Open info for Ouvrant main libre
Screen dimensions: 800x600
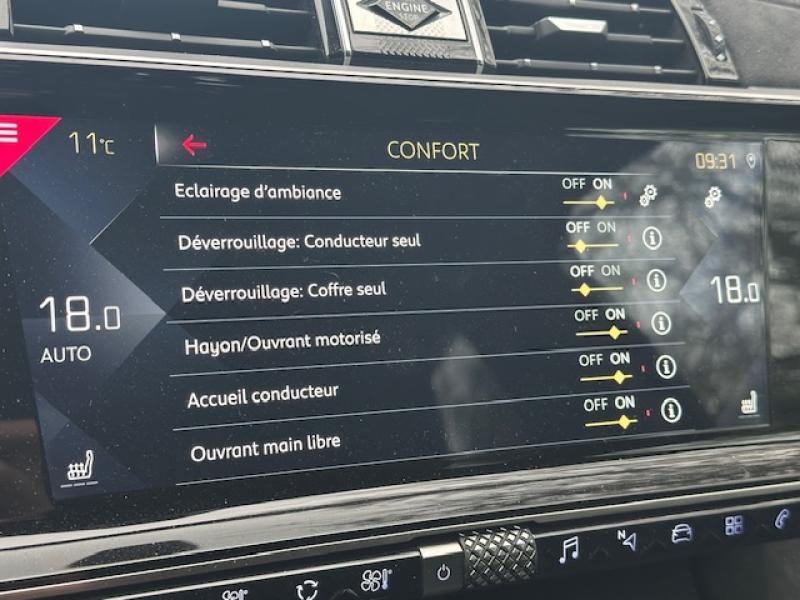click(671, 410)
